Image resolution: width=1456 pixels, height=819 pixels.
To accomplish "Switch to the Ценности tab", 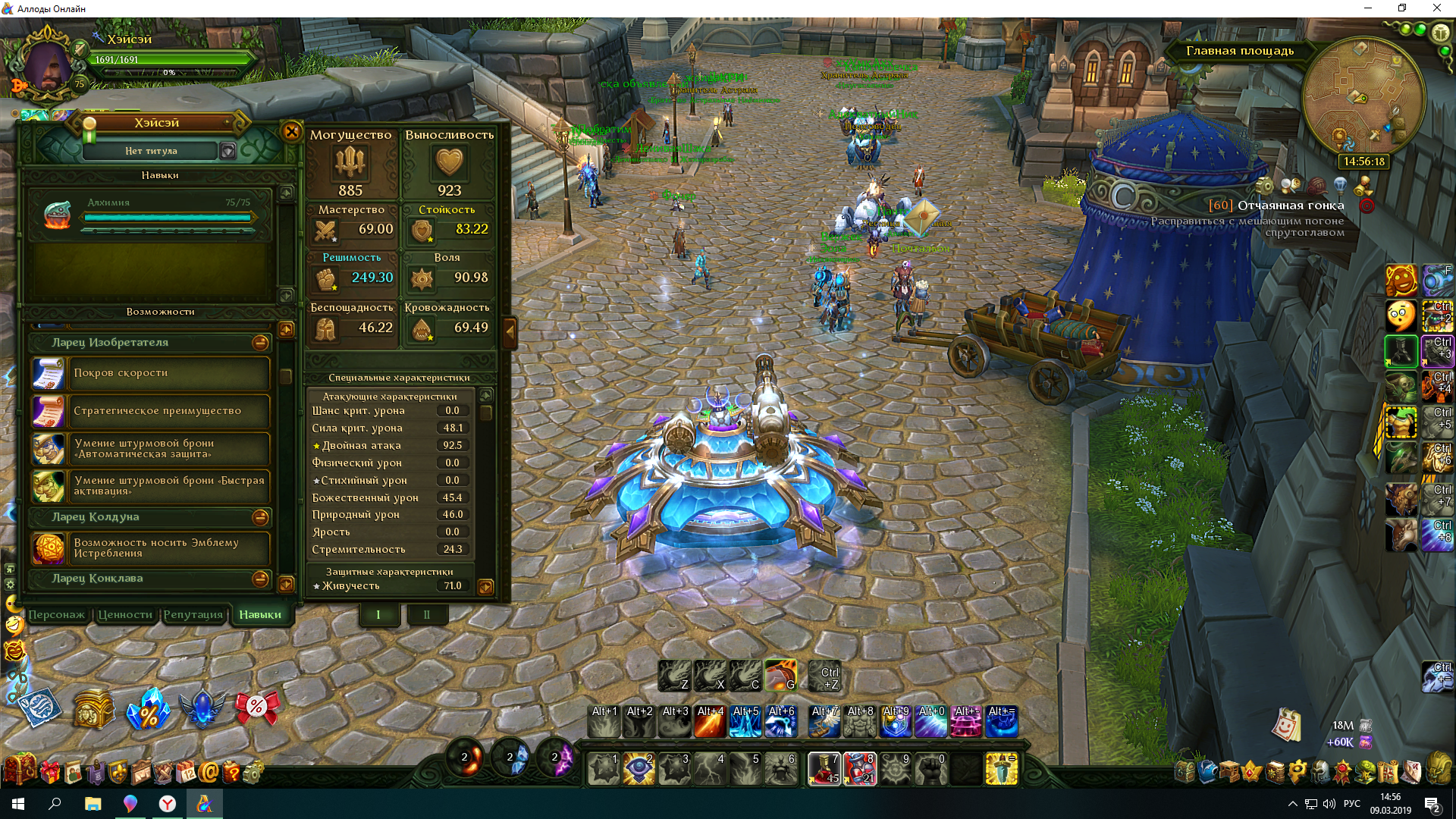I will coord(125,614).
